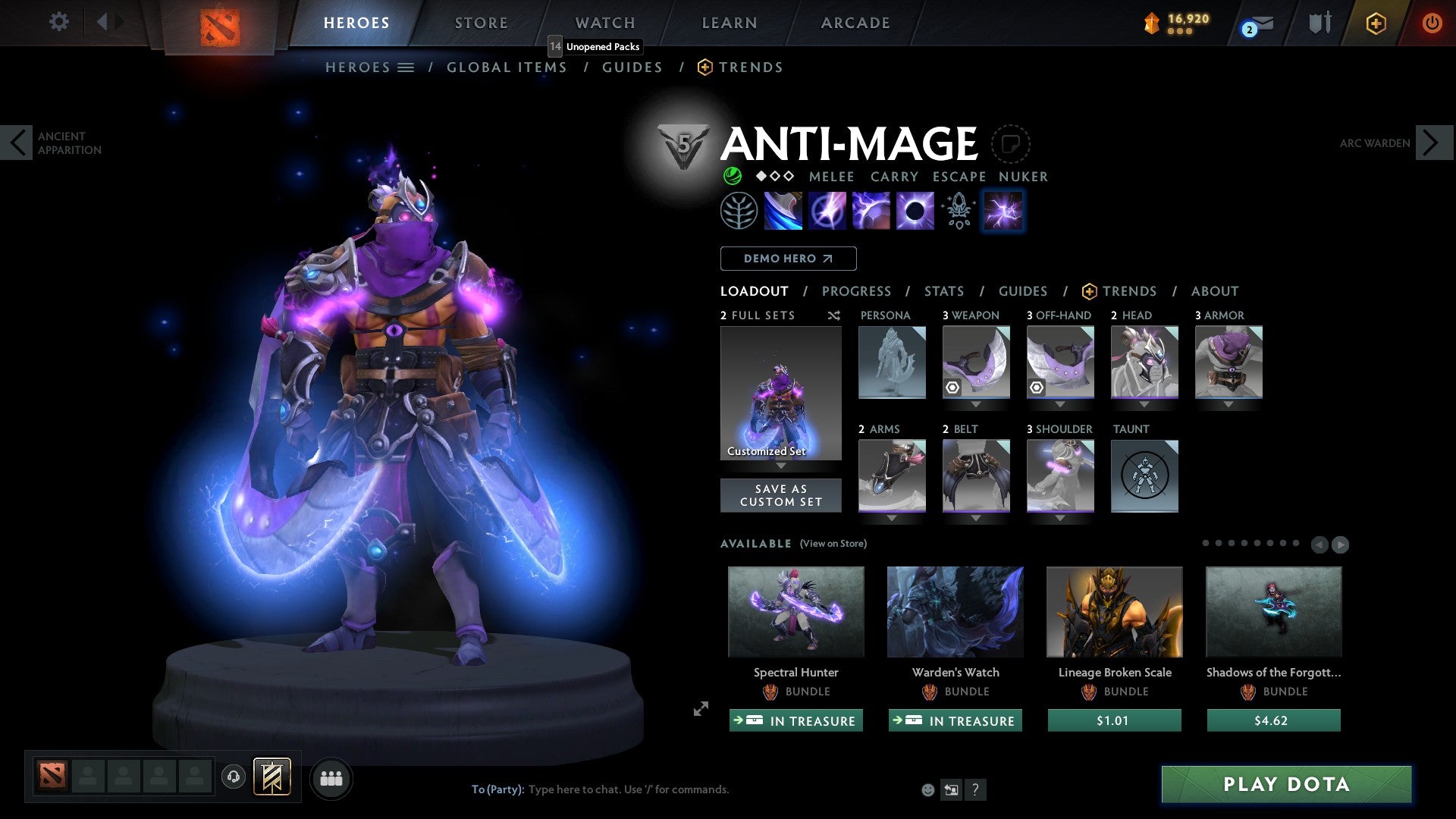Expand the Heroes hamburger menu
1456x819 pixels.
pos(405,67)
